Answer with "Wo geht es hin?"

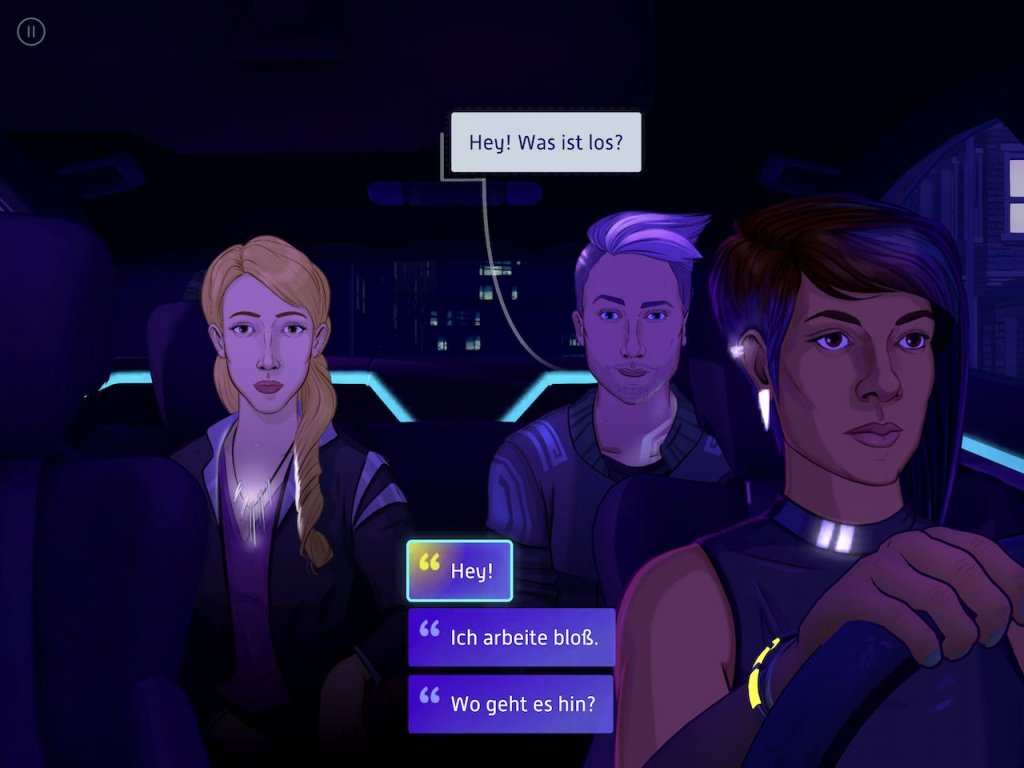511,703
